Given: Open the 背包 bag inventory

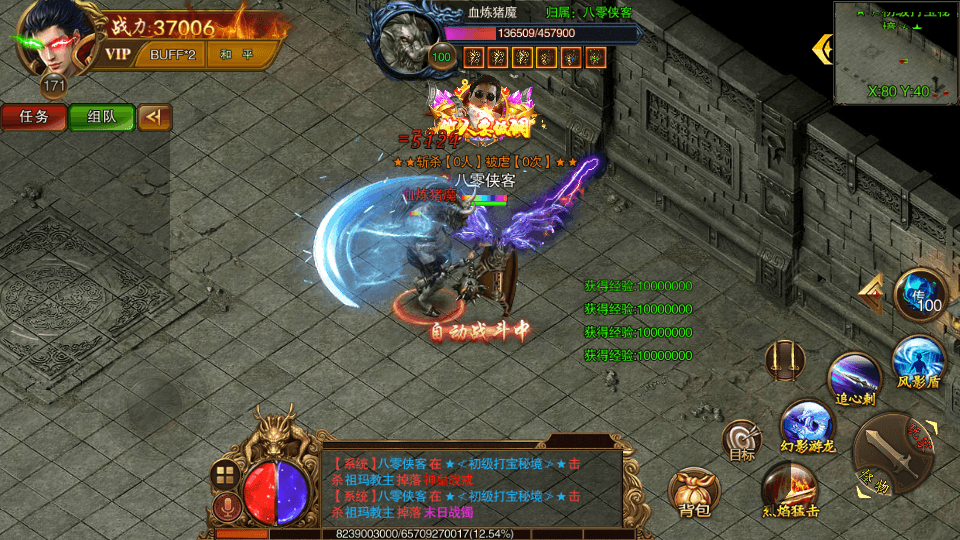Looking at the screenshot, I should click(693, 493).
